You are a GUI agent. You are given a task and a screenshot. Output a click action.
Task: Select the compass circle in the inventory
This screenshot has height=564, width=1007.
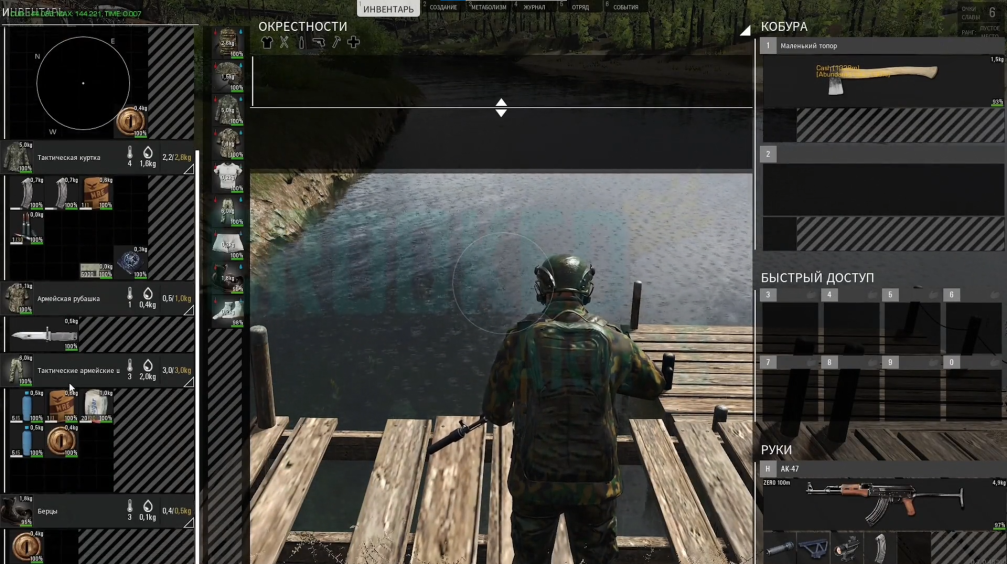(83, 82)
